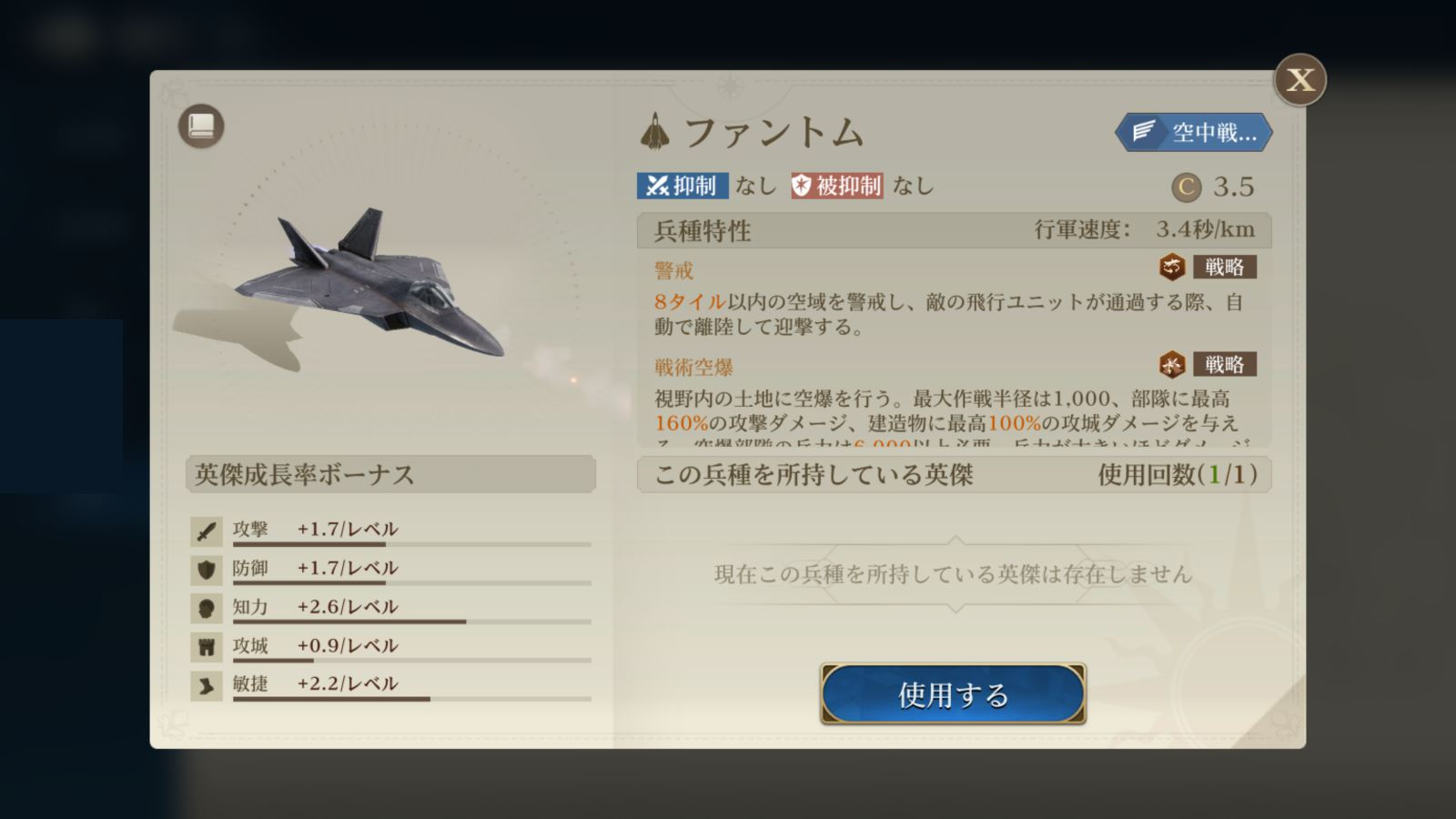Select the 戦略 tag beside 警戒

pos(1223,267)
